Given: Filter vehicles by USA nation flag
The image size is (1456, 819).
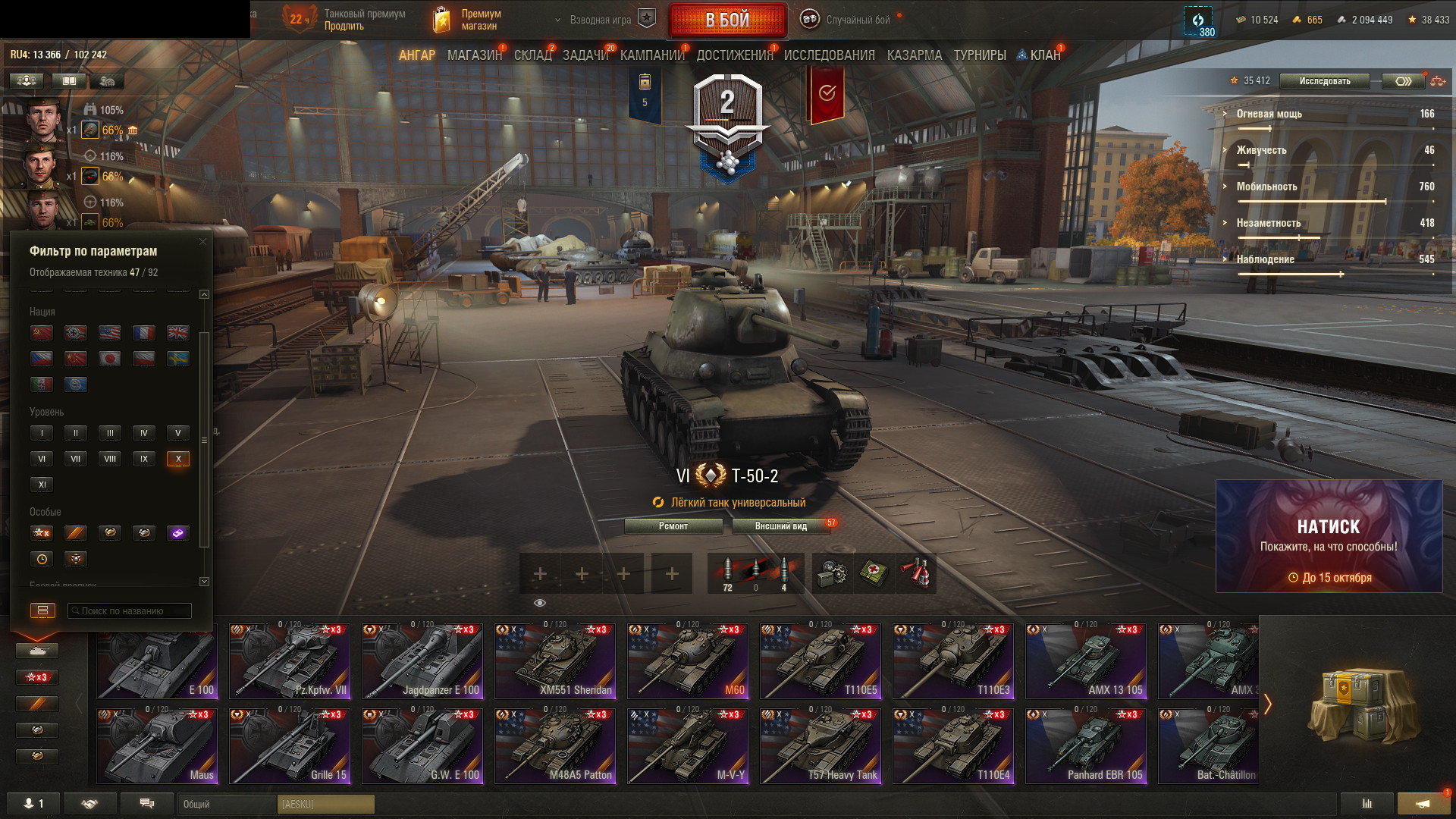Looking at the screenshot, I should 110,333.
